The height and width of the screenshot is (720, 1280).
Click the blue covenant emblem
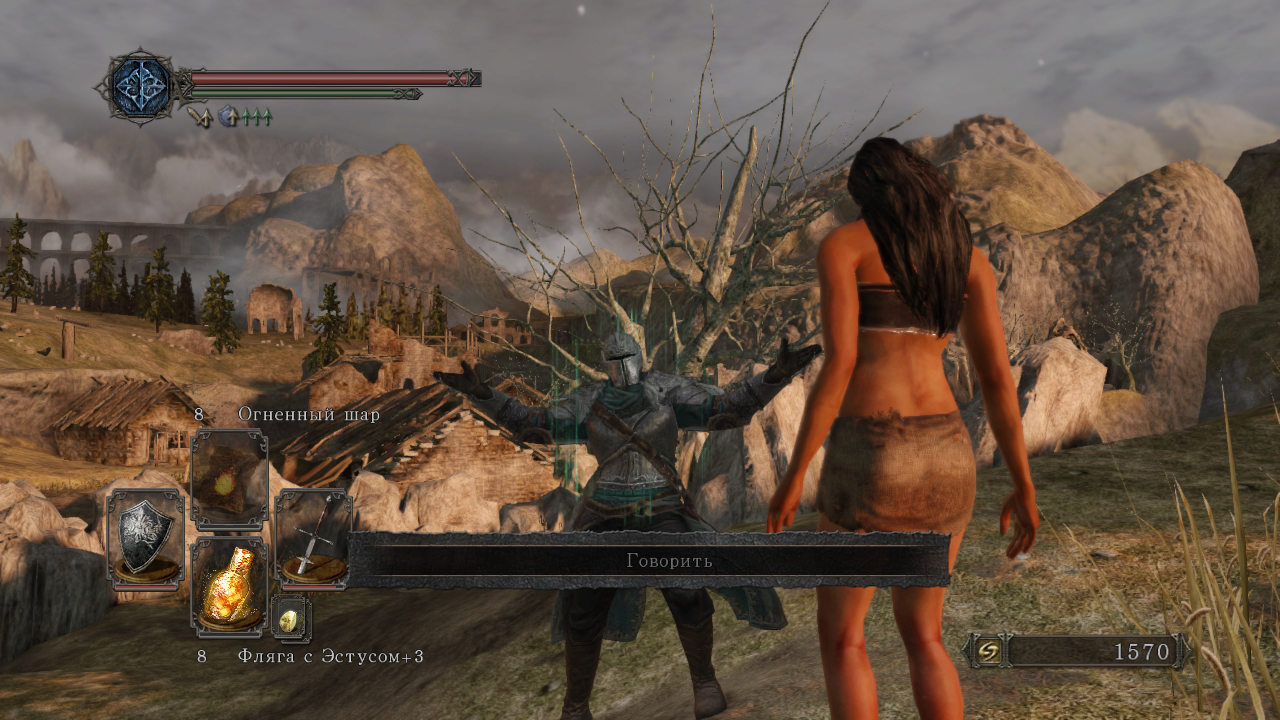tap(140, 87)
